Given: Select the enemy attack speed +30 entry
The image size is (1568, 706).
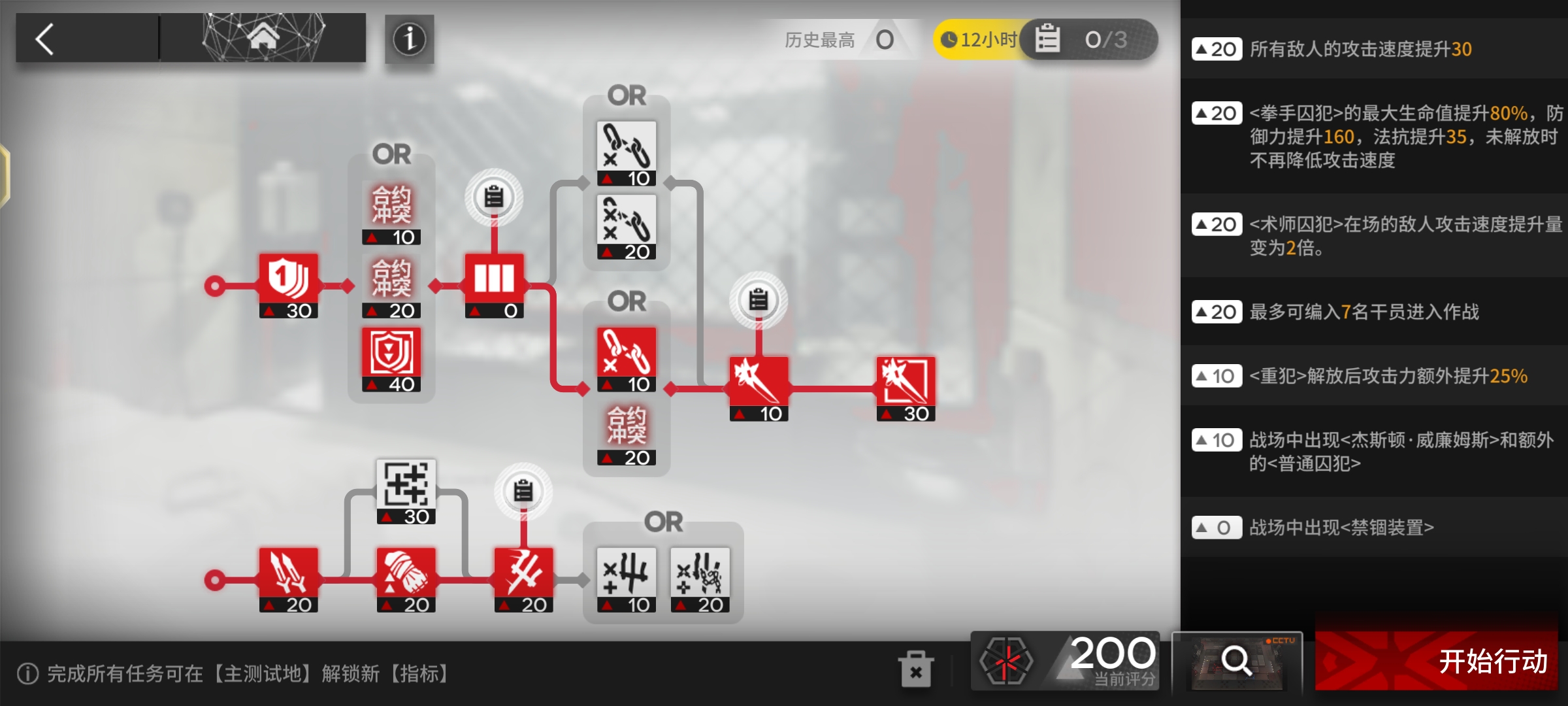Looking at the screenshot, I should (1372, 49).
